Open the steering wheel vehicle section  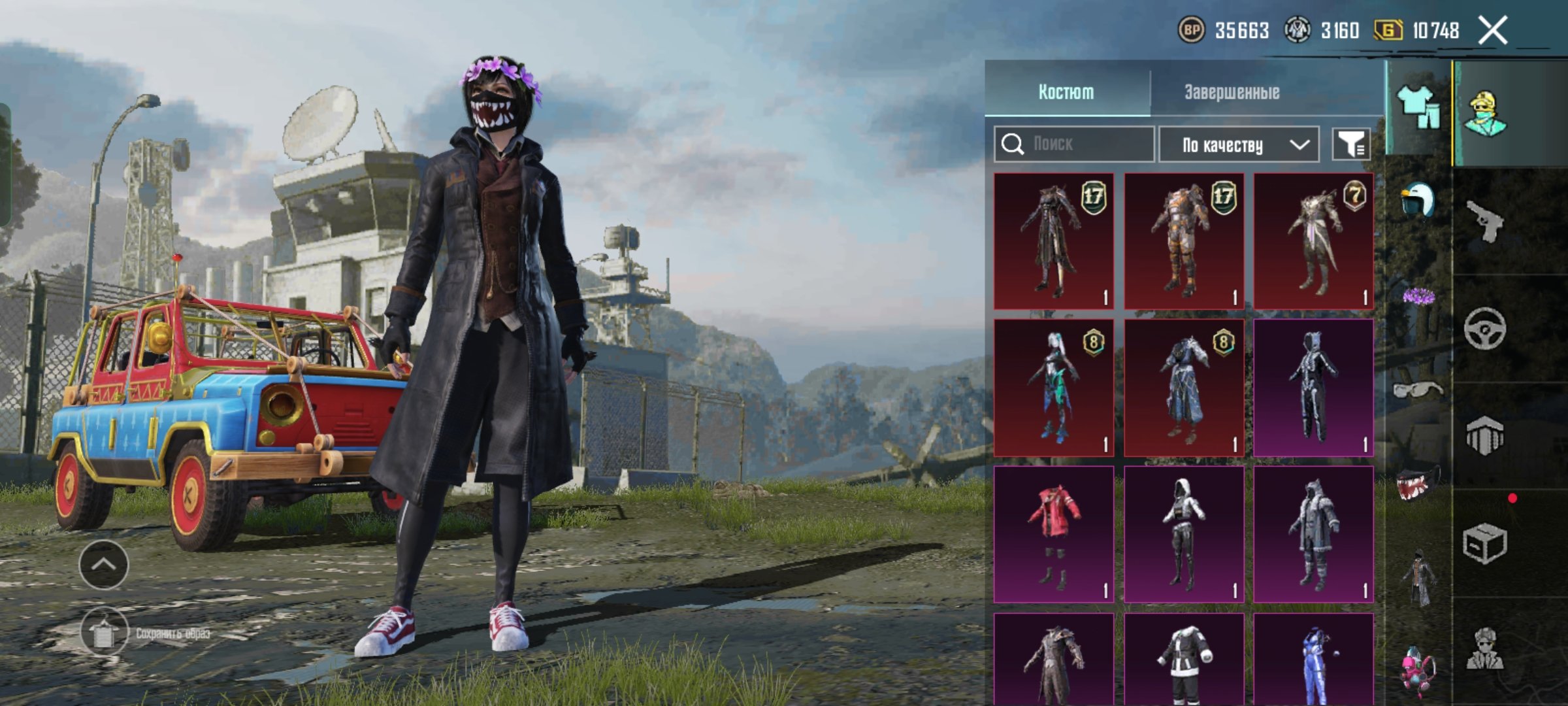coord(1484,328)
